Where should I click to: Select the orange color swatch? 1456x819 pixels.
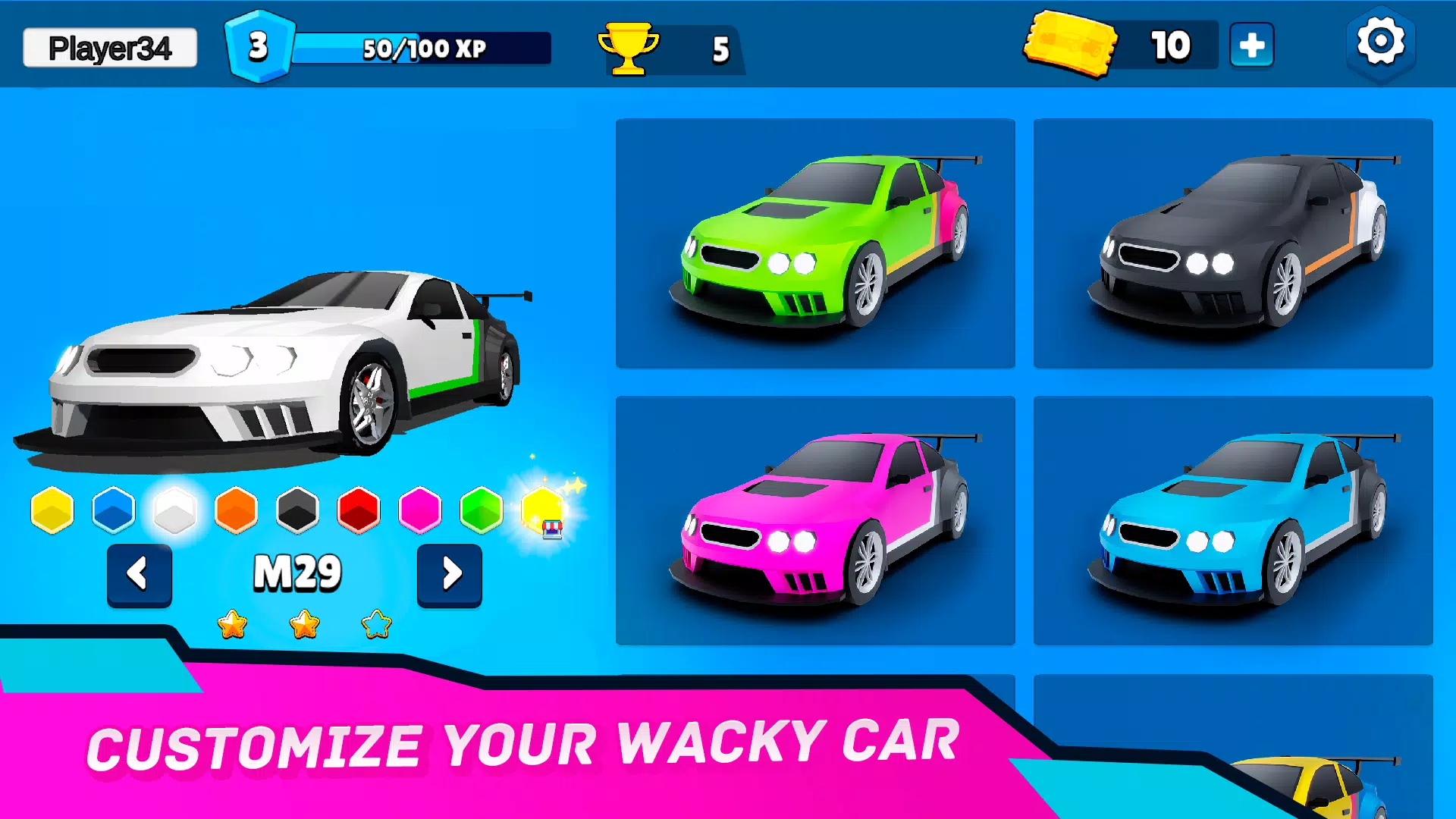[x=235, y=510]
